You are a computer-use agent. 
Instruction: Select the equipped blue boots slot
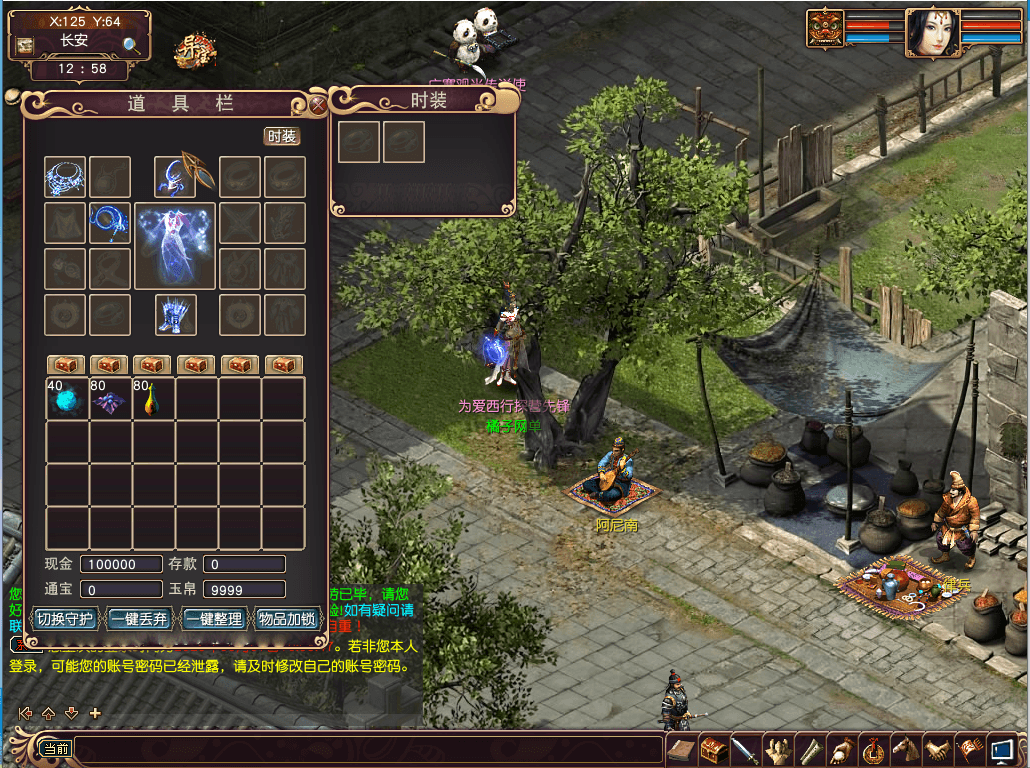click(x=175, y=315)
